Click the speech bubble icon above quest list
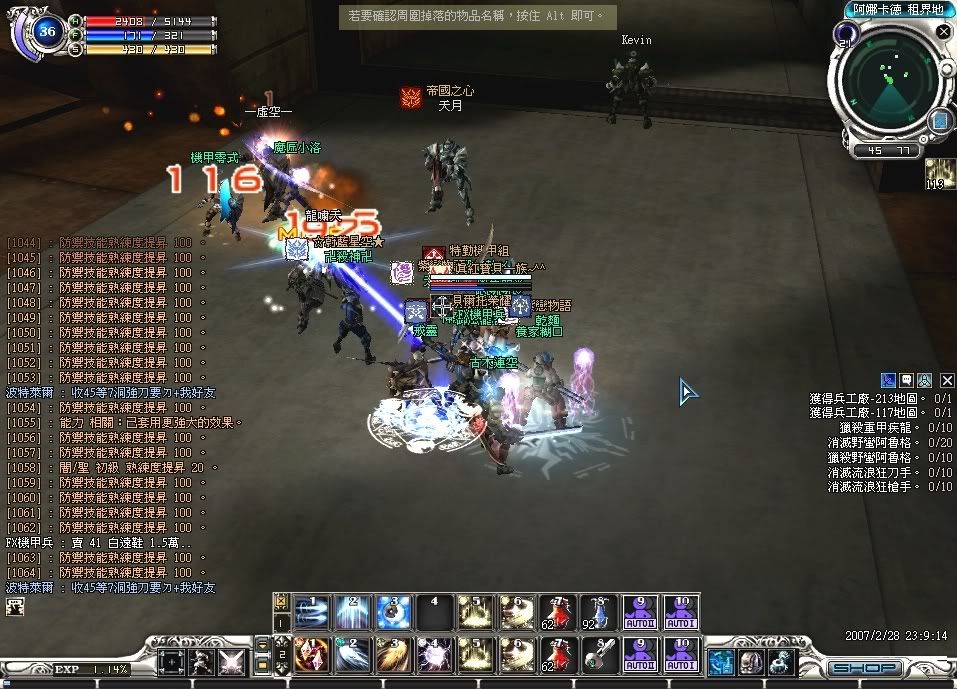 pos(907,380)
